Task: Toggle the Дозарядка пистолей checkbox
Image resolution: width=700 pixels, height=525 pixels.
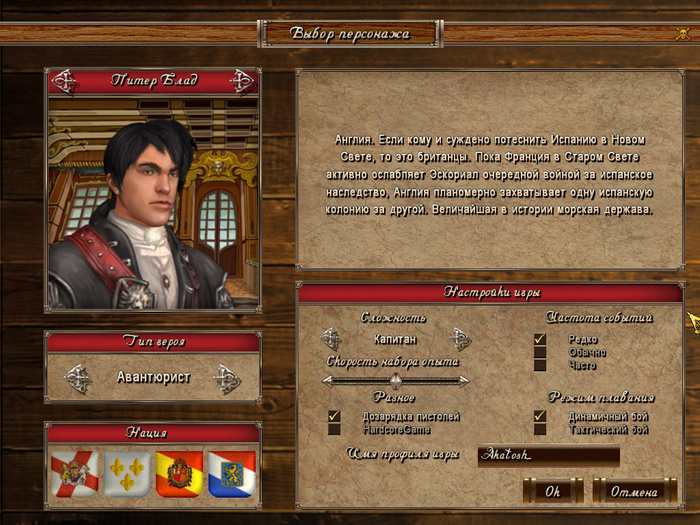Action: tap(335, 416)
